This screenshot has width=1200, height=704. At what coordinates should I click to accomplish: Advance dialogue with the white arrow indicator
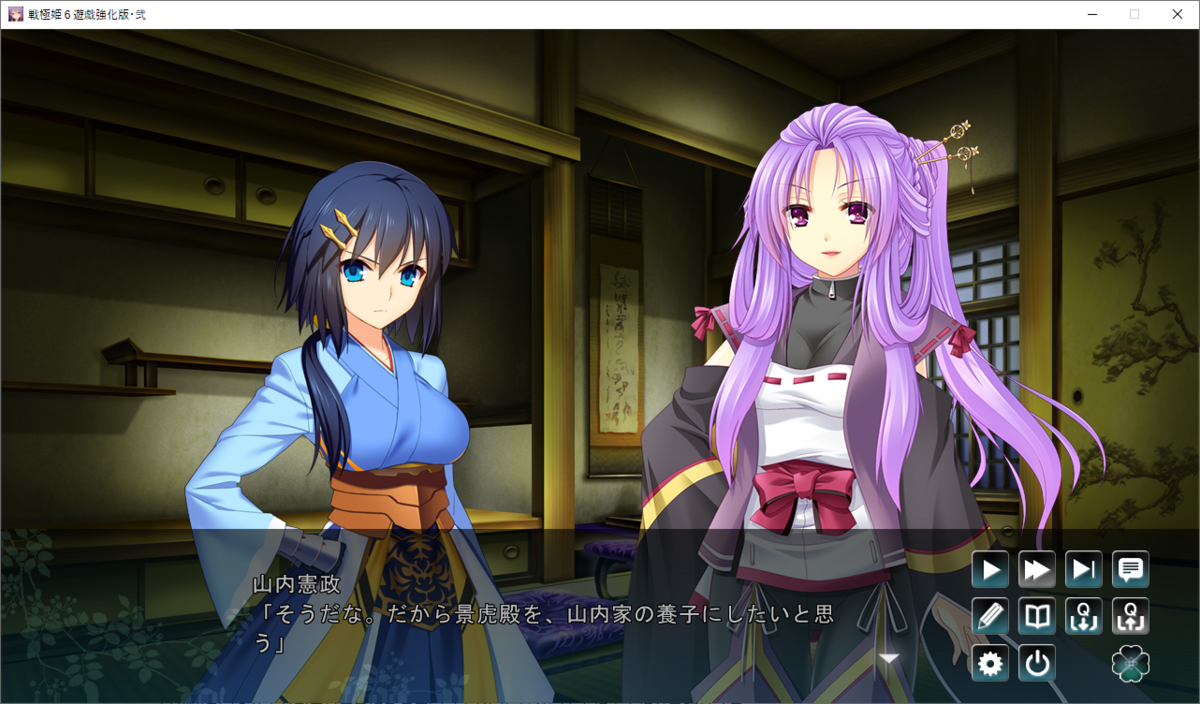(888, 658)
